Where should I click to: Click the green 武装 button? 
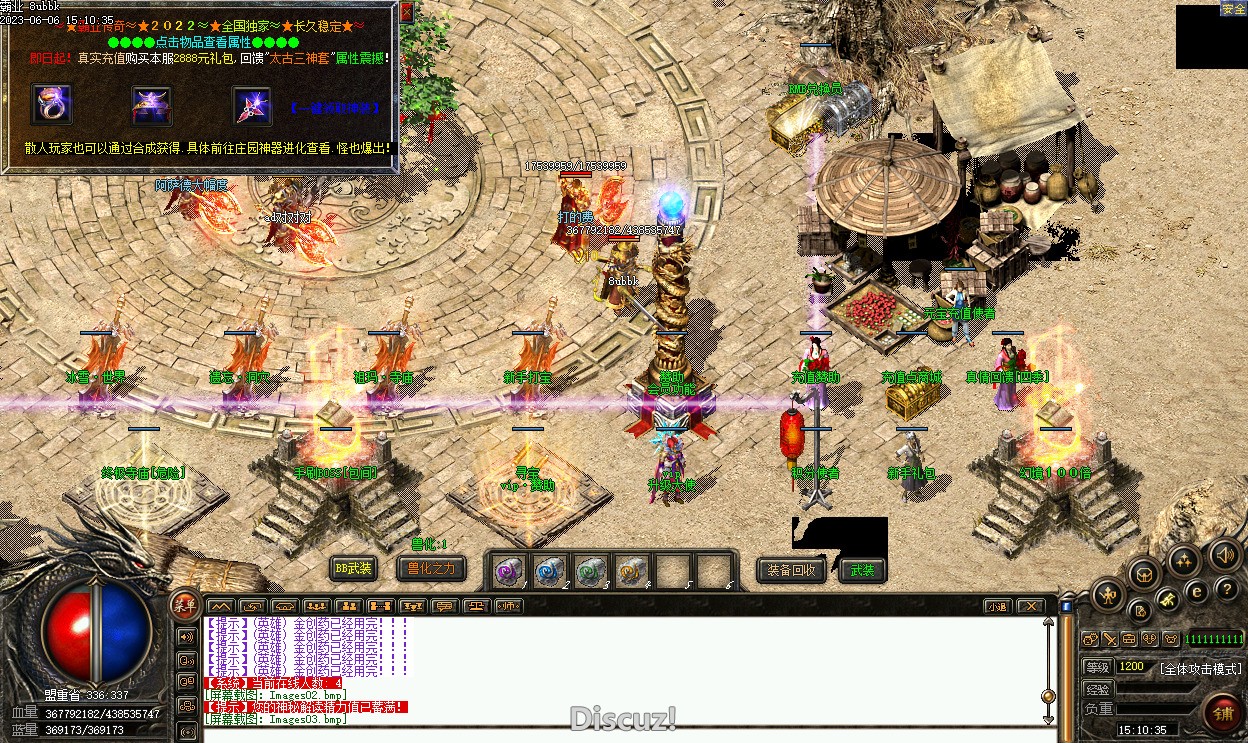click(862, 570)
